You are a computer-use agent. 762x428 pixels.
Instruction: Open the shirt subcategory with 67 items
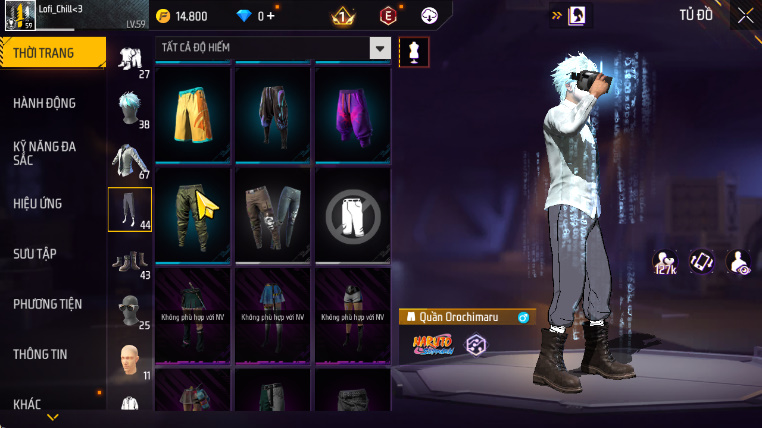coord(129,159)
